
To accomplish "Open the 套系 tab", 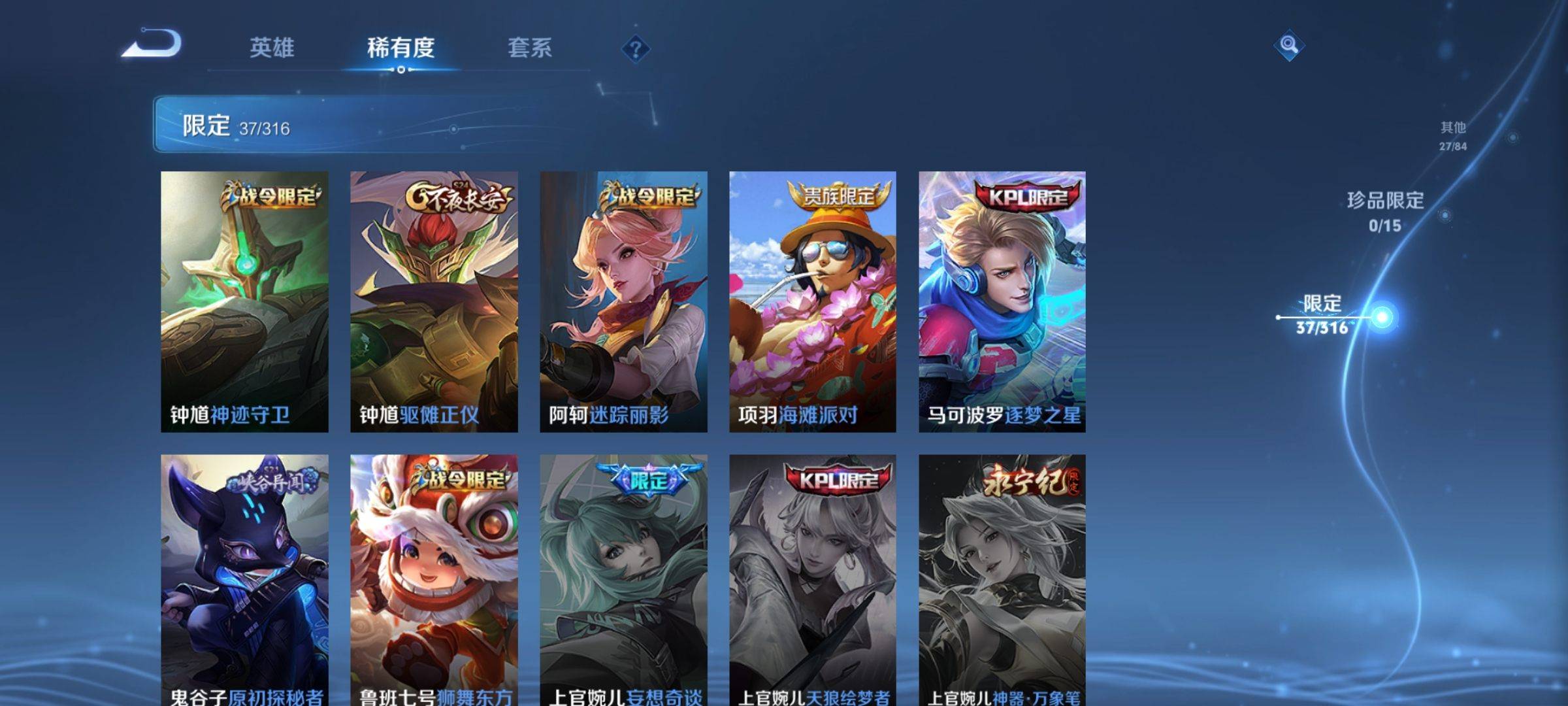I will click(x=529, y=48).
